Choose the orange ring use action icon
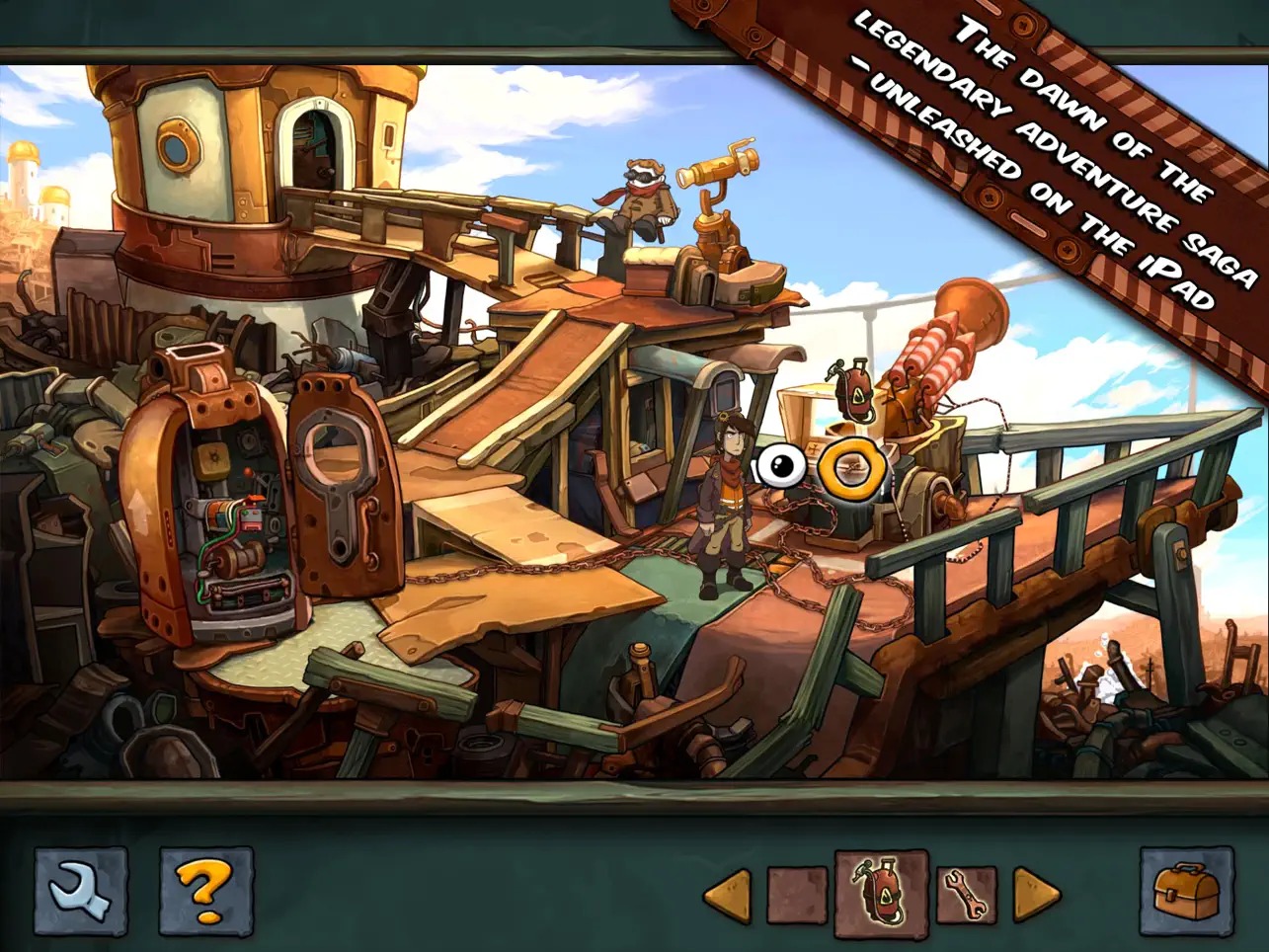The image size is (1269, 952). point(846,467)
